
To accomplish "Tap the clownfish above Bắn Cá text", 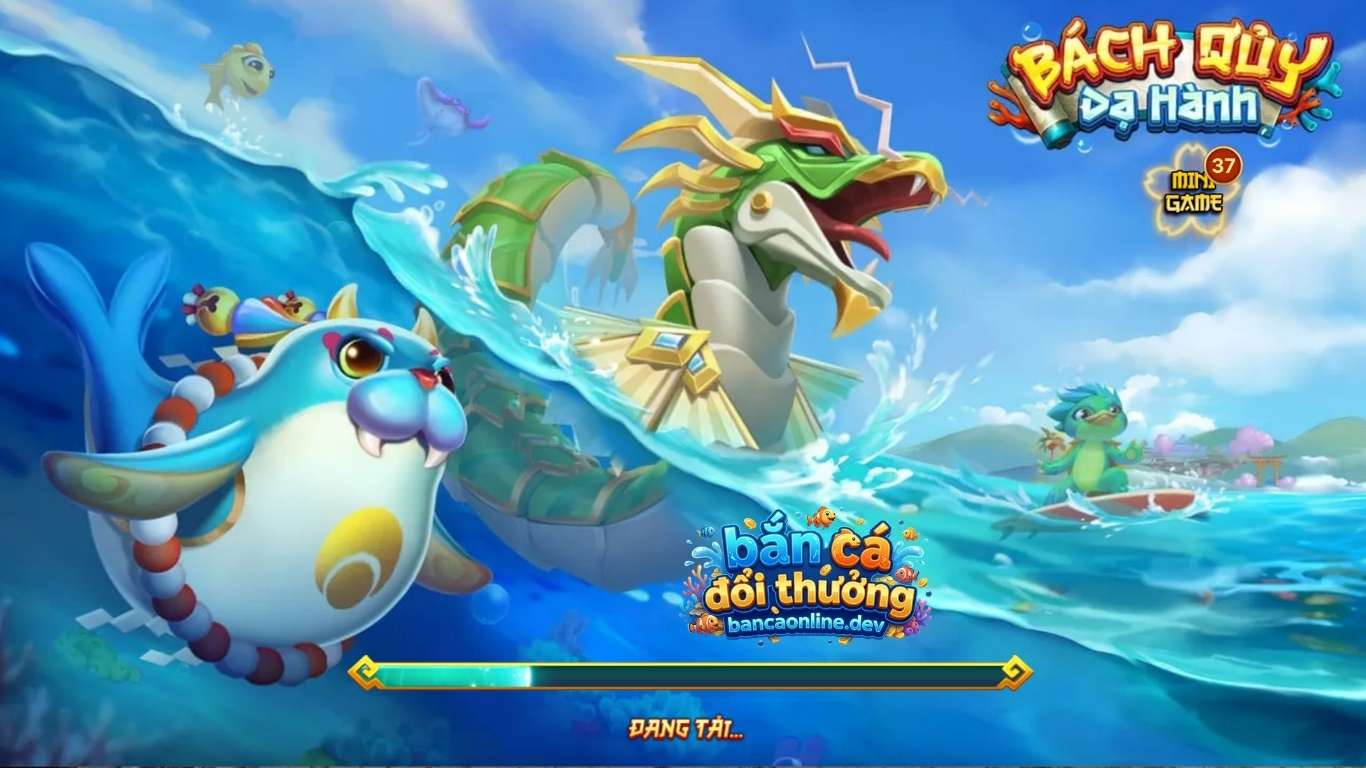I will pos(823,515).
